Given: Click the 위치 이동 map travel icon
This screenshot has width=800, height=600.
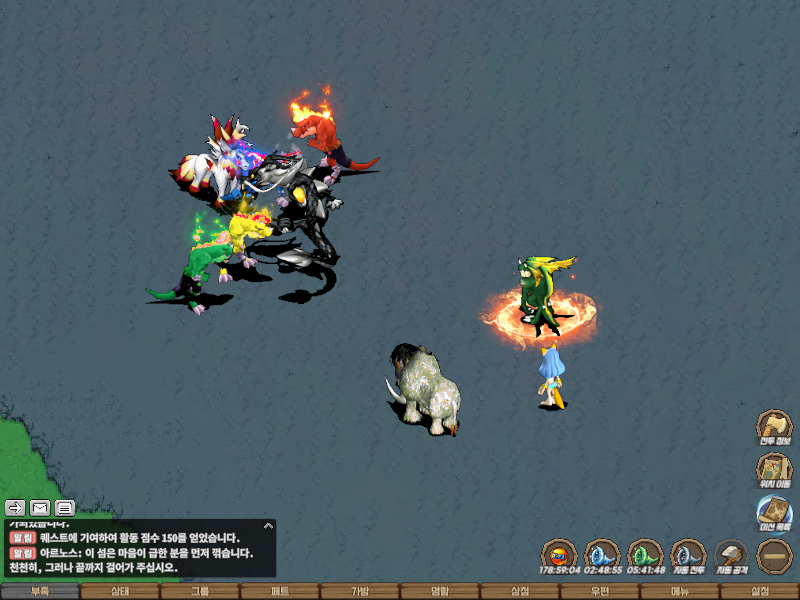Looking at the screenshot, I should [774, 471].
